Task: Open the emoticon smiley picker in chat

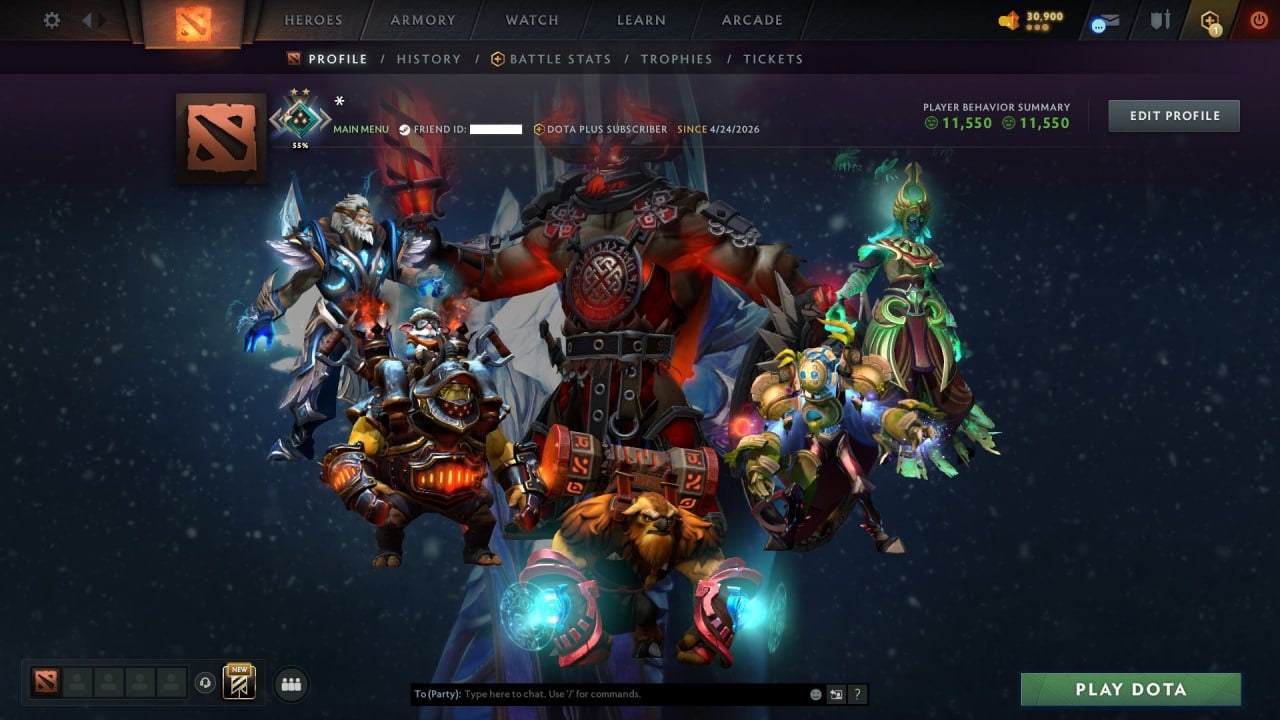Action: coord(814,693)
